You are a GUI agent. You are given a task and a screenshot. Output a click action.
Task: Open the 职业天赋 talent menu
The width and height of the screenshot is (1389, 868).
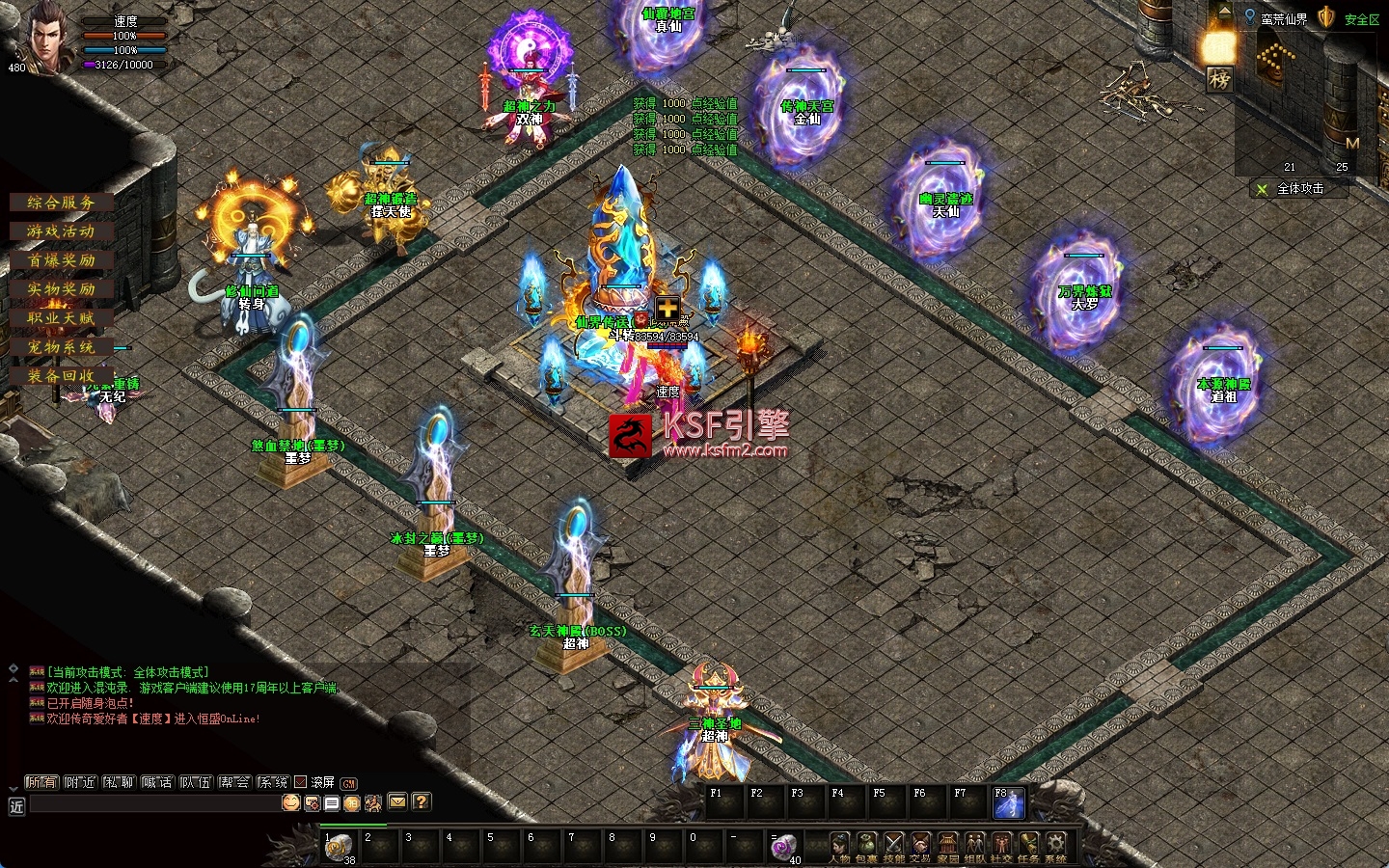click(61, 318)
